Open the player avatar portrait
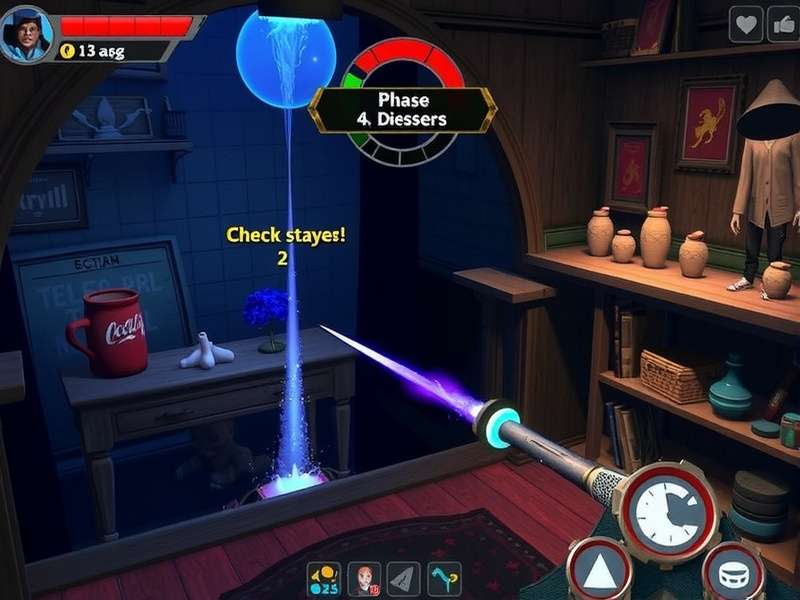Image resolution: width=800 pixels, height=600 pixels. [27, 33]
